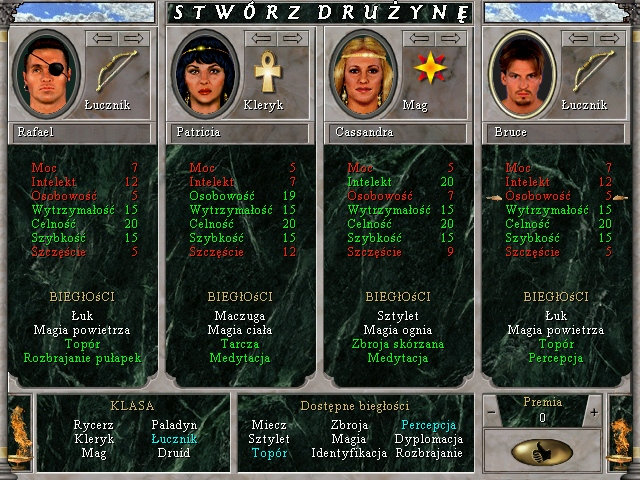Edit Rafael's name field
Image resolution: width=640 pixels, height=480 pixels.
80,132
